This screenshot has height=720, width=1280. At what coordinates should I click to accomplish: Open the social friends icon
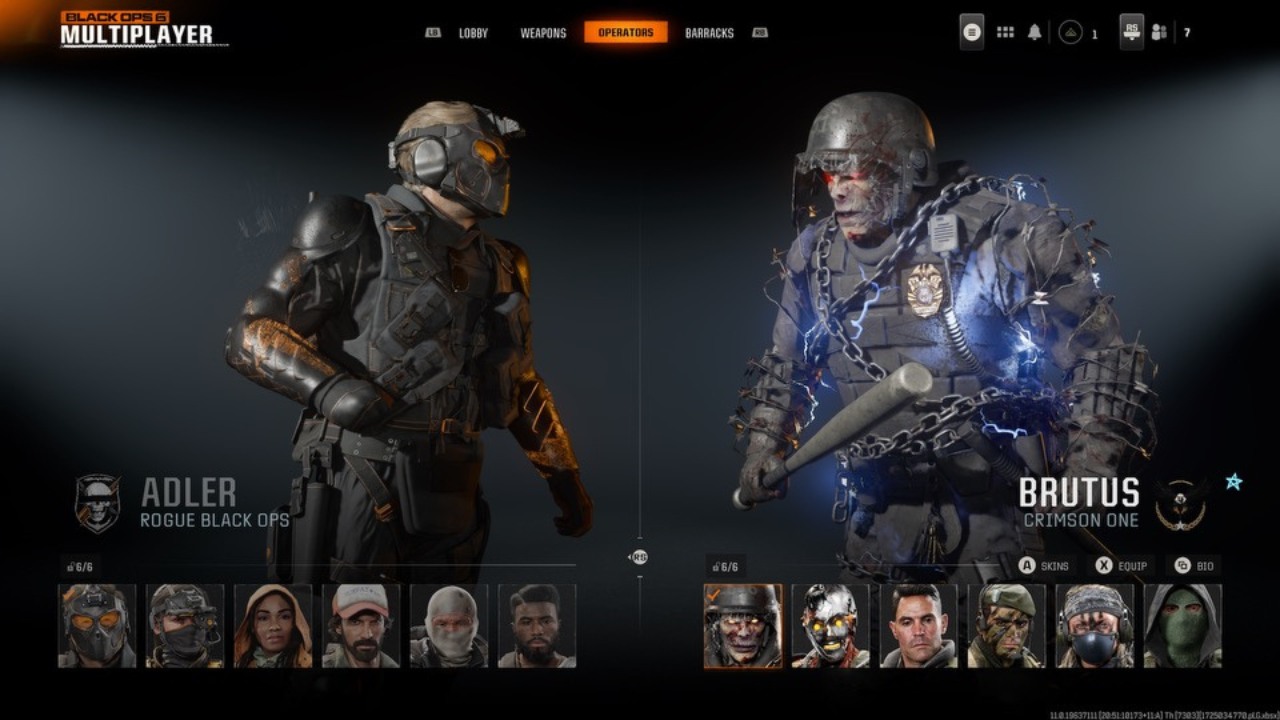[x=1158, y=32]
